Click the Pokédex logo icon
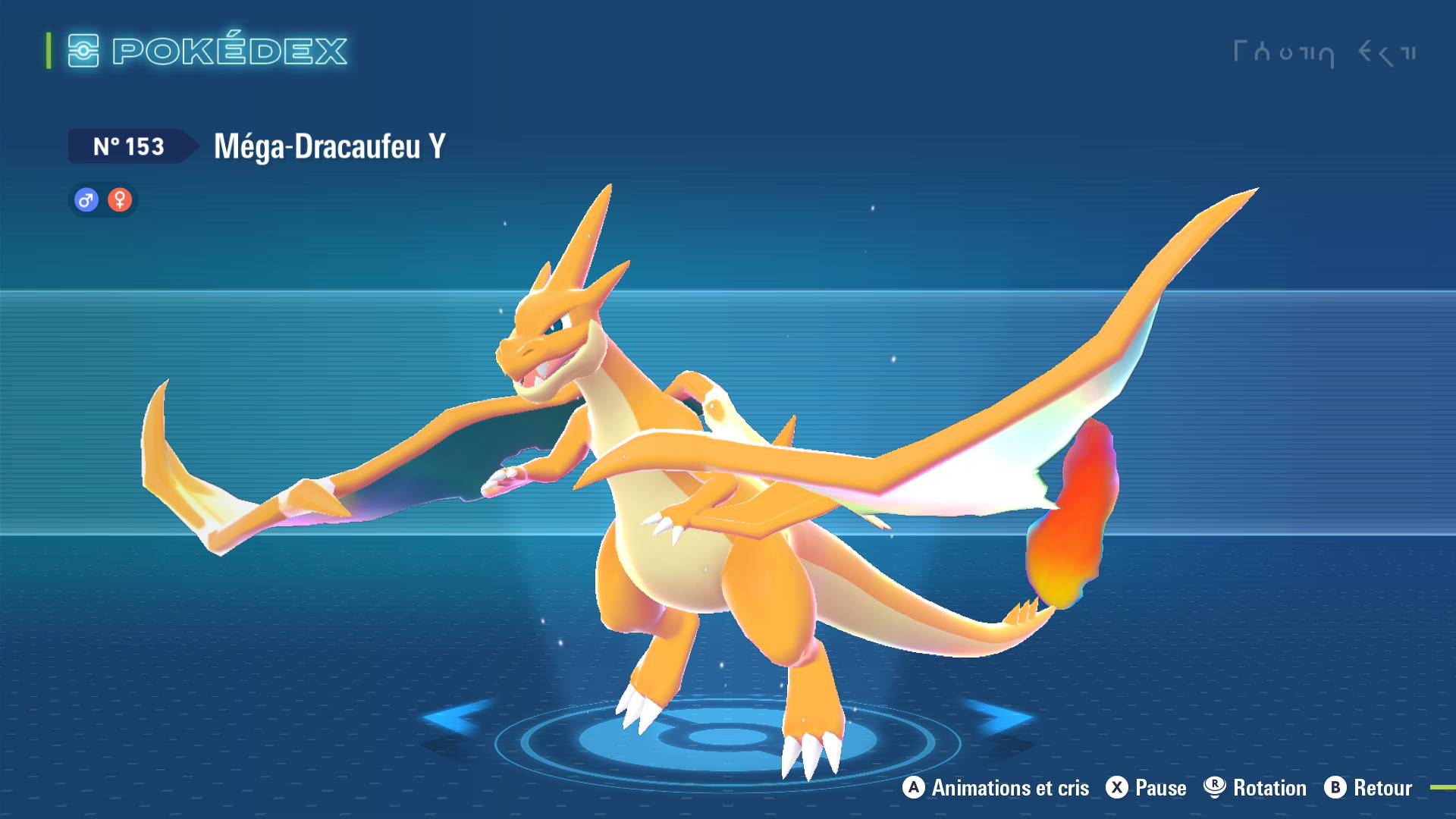The height and width of the screenshot is (819, 1456). coord(85,51)
